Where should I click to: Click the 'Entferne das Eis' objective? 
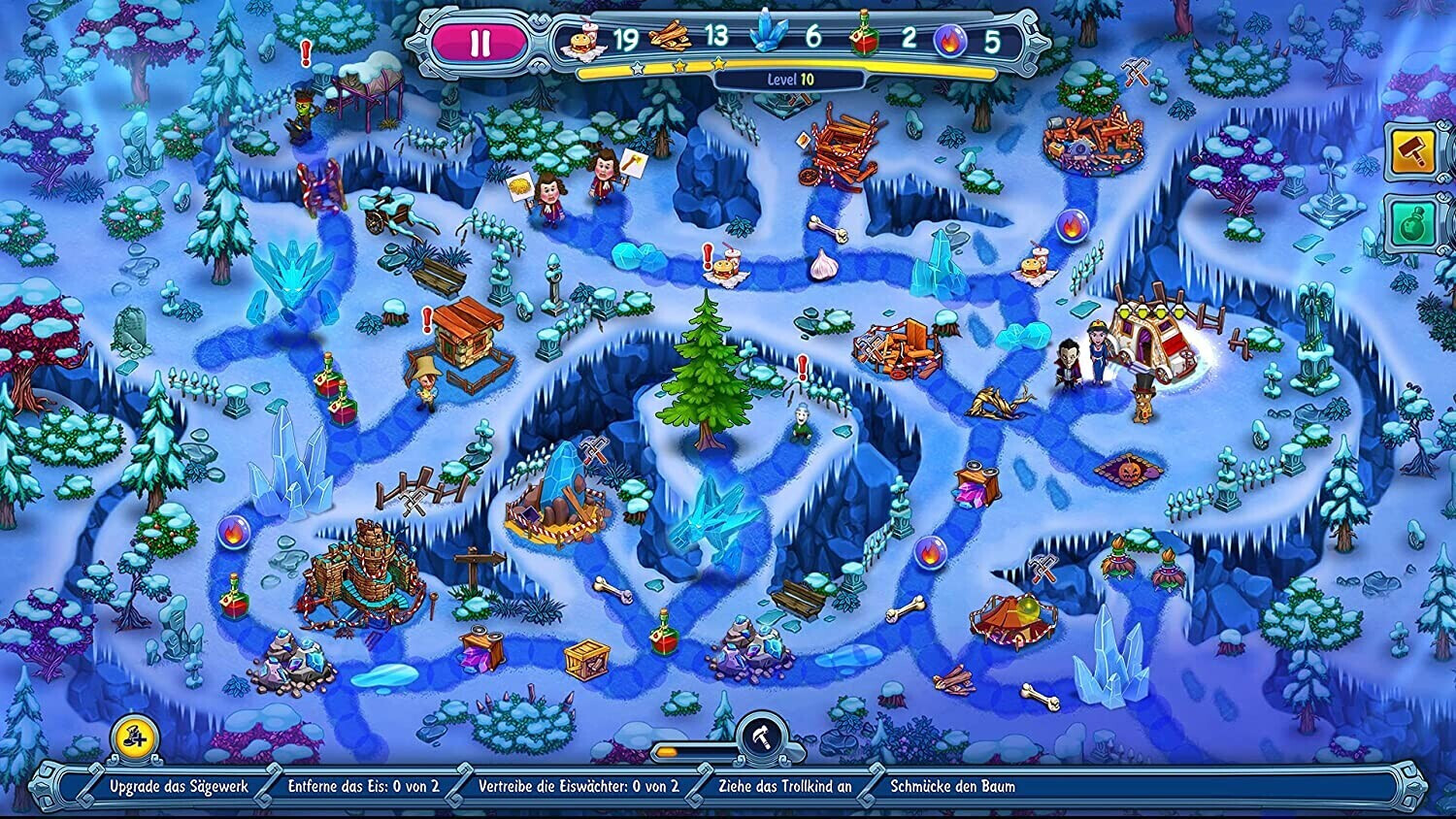(363, 787)
